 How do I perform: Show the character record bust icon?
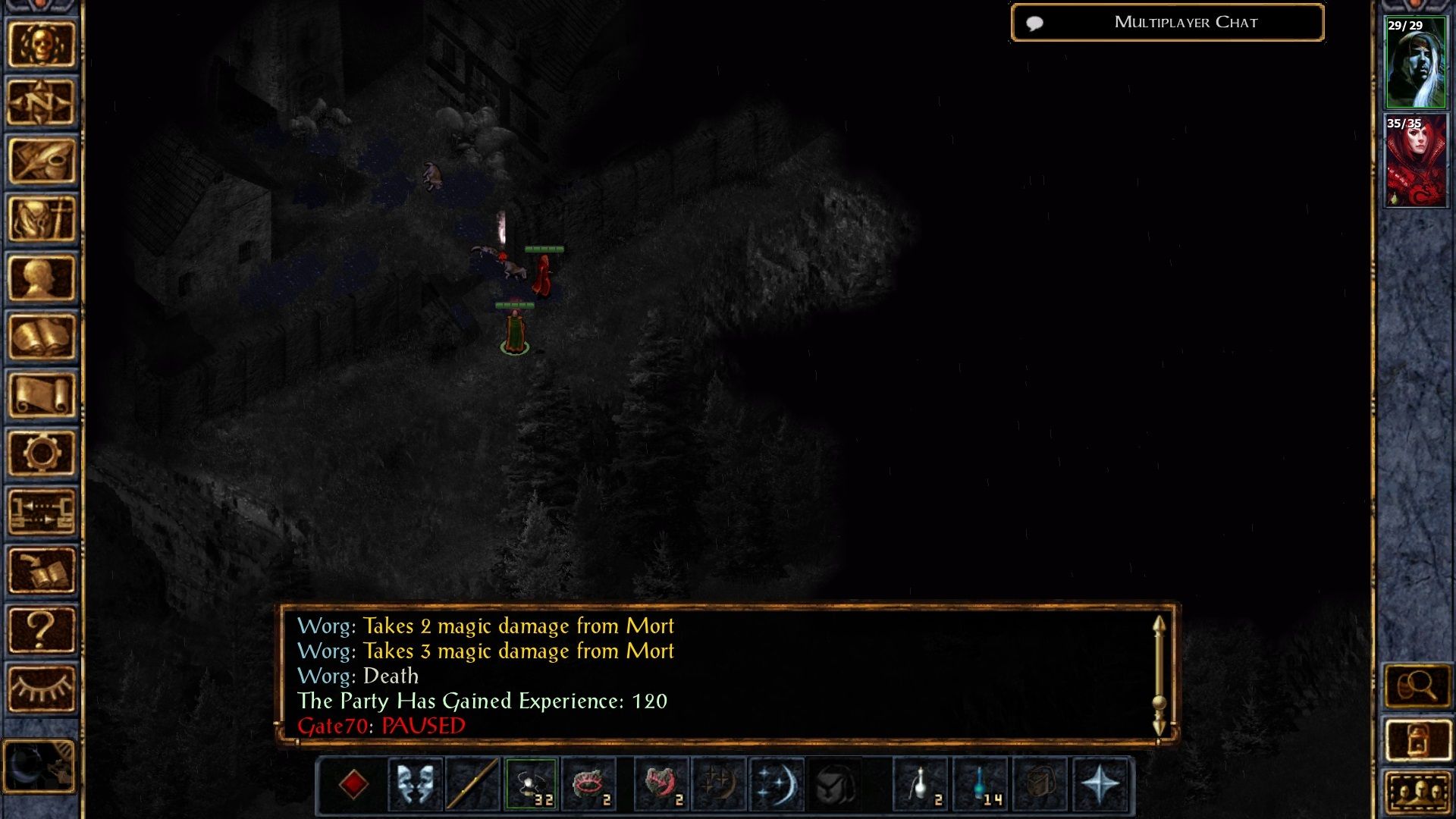(42, 278)
